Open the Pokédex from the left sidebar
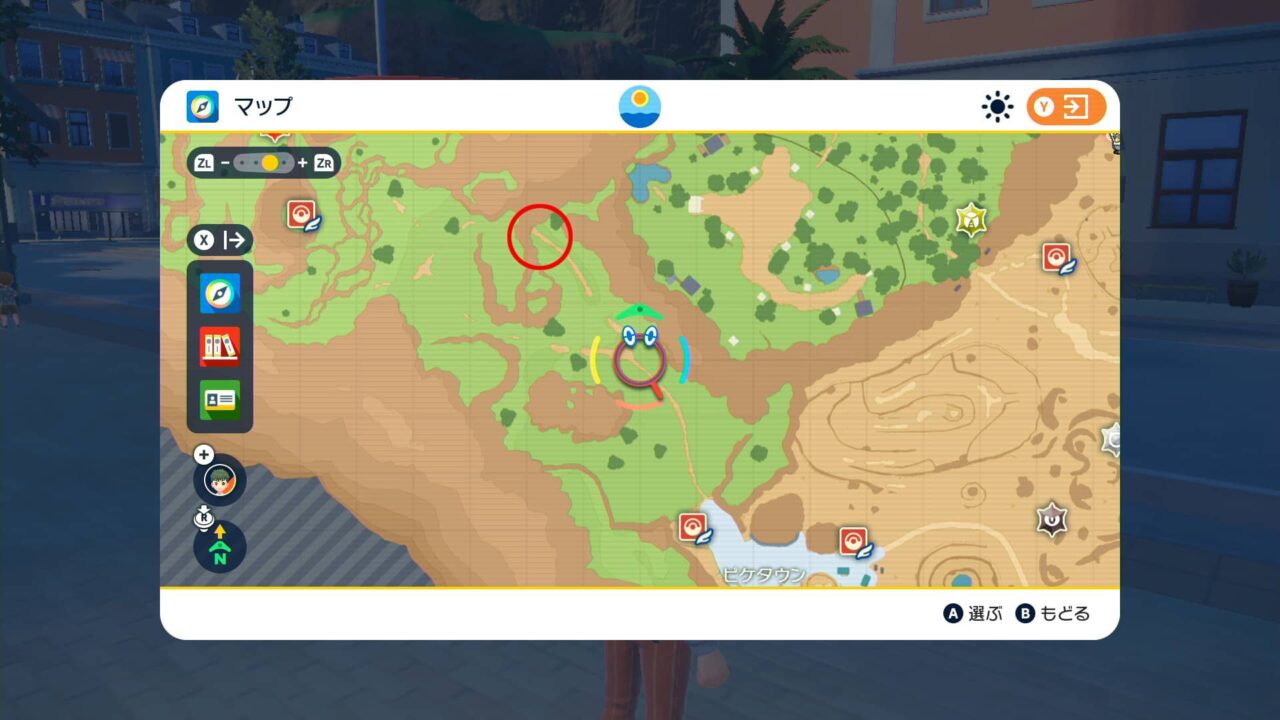The width and height of the screenshot is (1280, 720). [218, 347]
